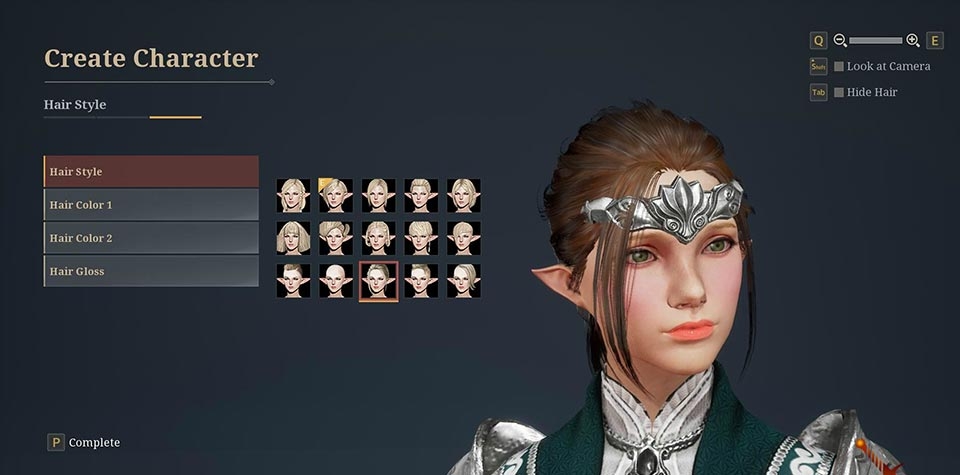The height and width of the screenshot is (475, 960).
Task: Pick the wide bob hairstyle with bangs
Action: click(294, 238)
